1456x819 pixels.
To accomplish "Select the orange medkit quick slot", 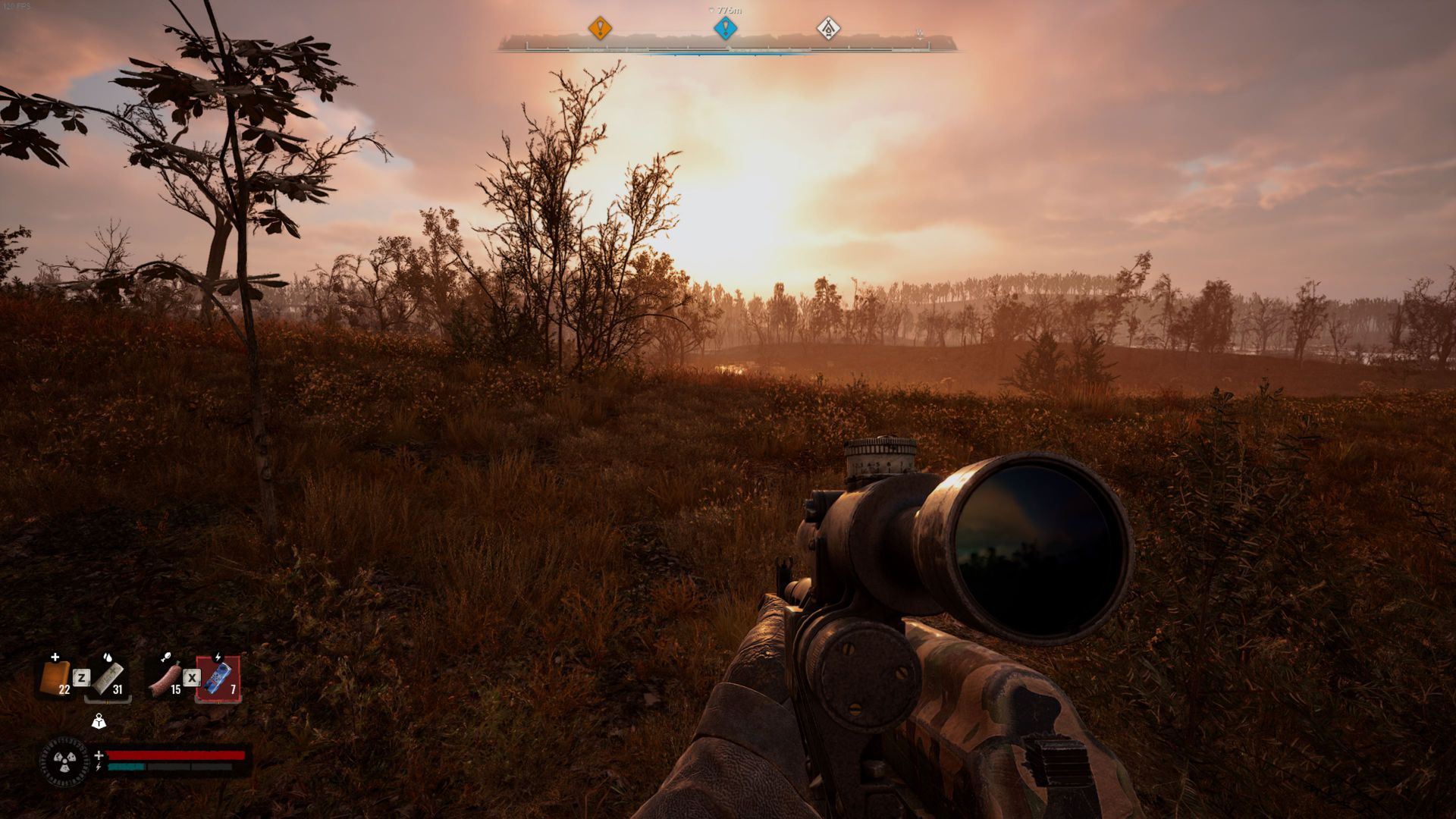I will click(x=55, y=677).
